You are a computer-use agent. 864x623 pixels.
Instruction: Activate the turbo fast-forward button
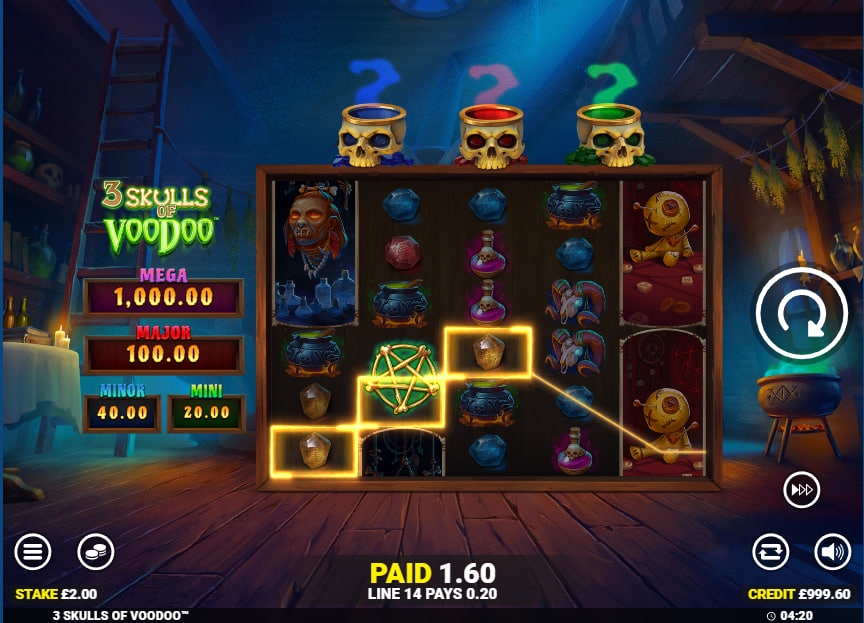click(x=802, y=489)
